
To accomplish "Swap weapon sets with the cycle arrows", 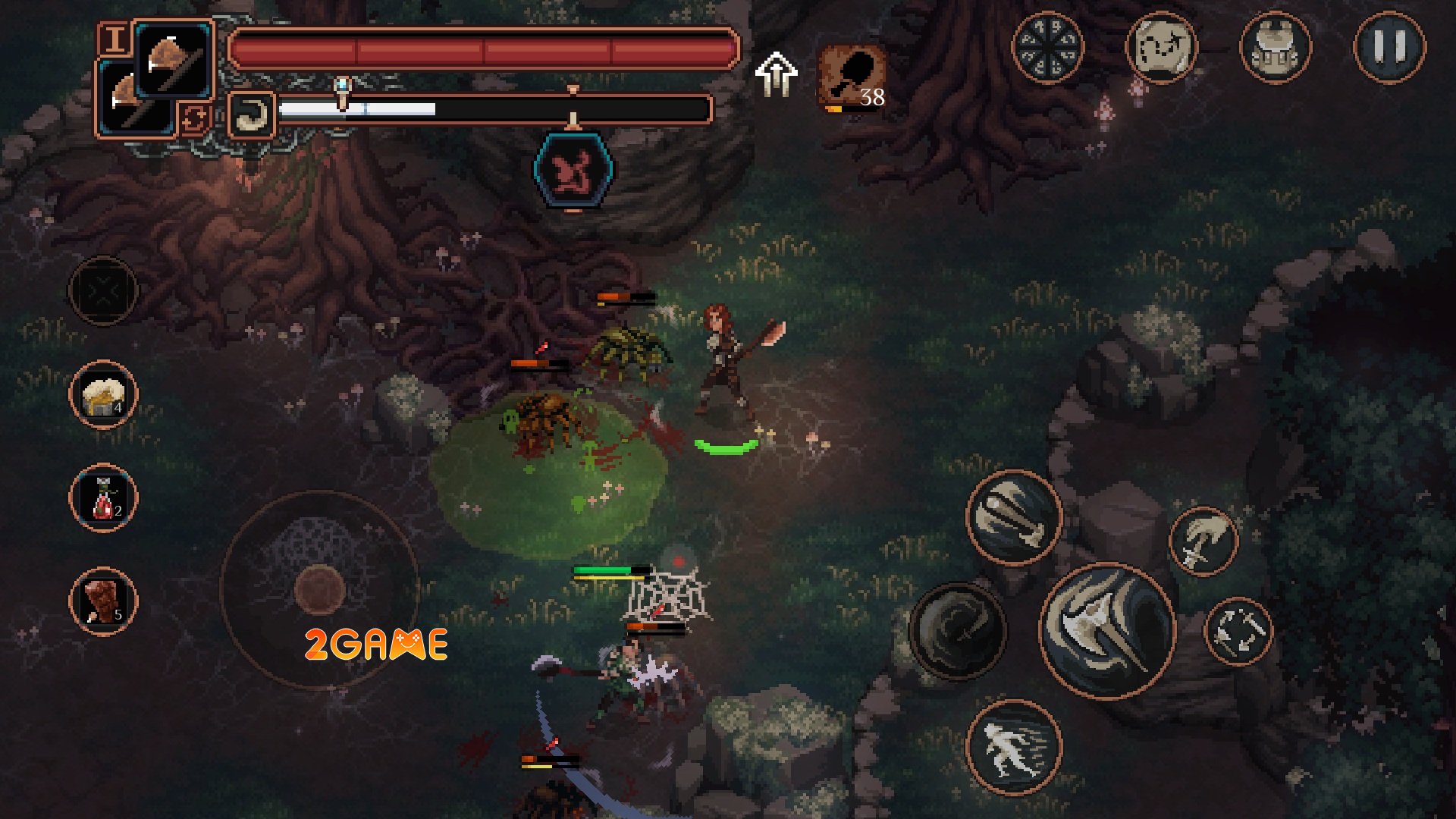I will [194, 118].
